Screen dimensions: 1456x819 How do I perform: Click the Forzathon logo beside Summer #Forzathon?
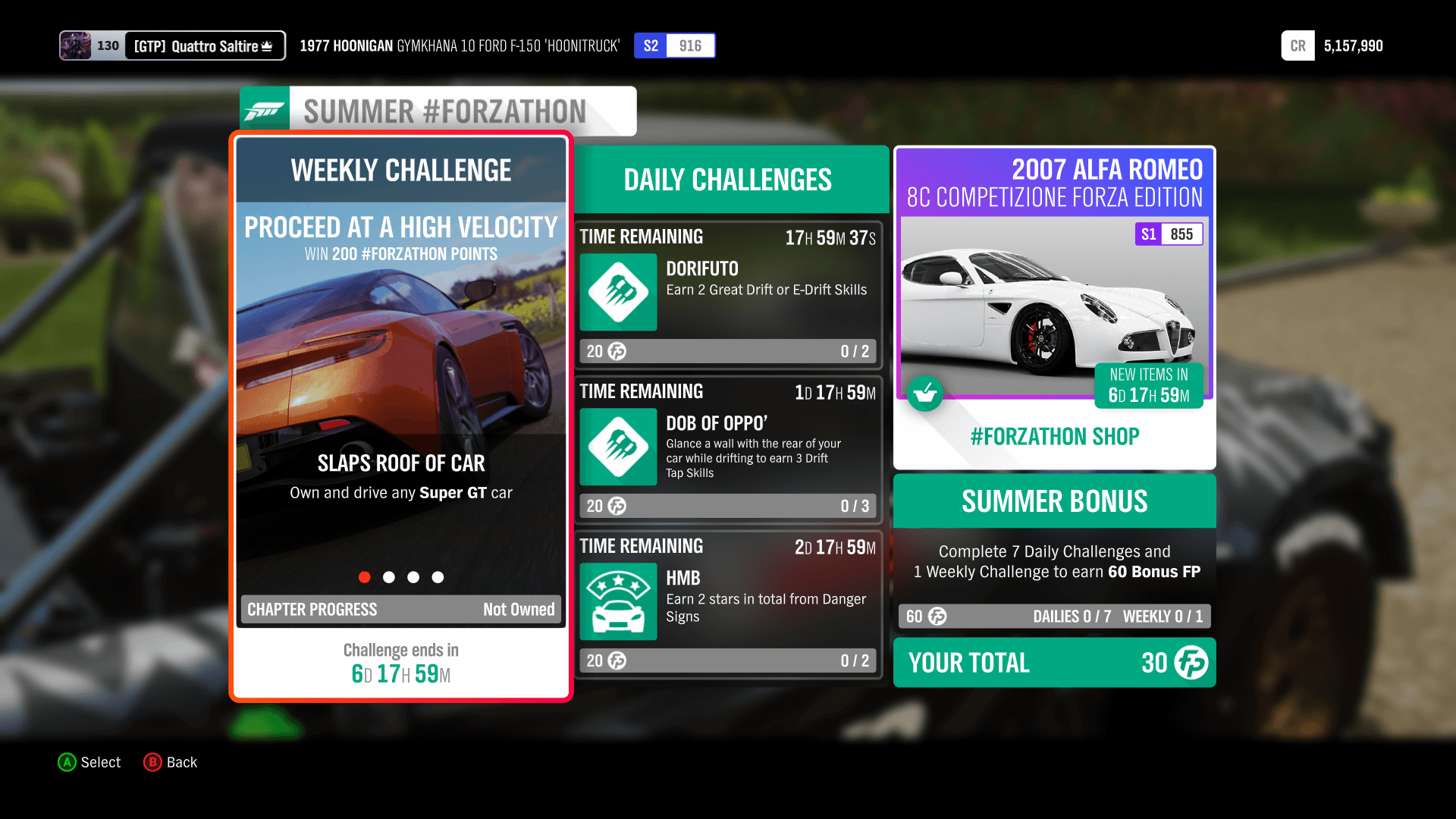pos(264,109)
